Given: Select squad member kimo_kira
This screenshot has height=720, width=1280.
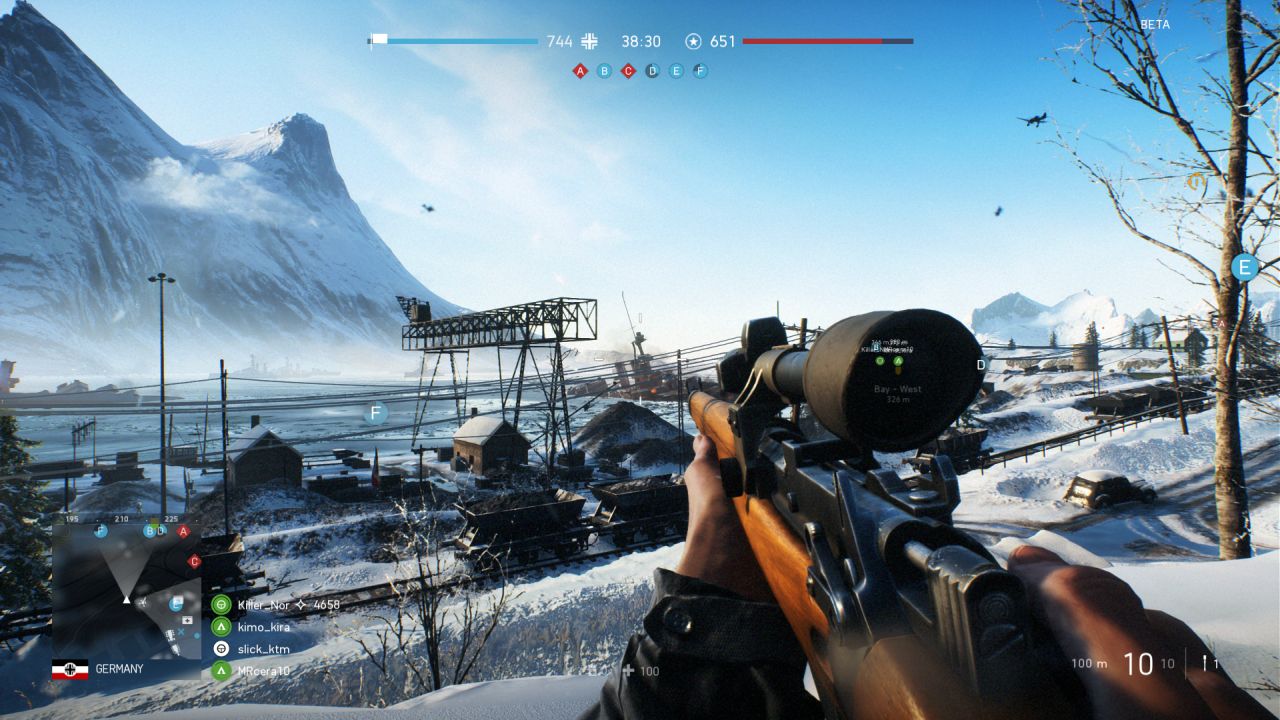Looking at the screenshot, I should click(263, 627).
